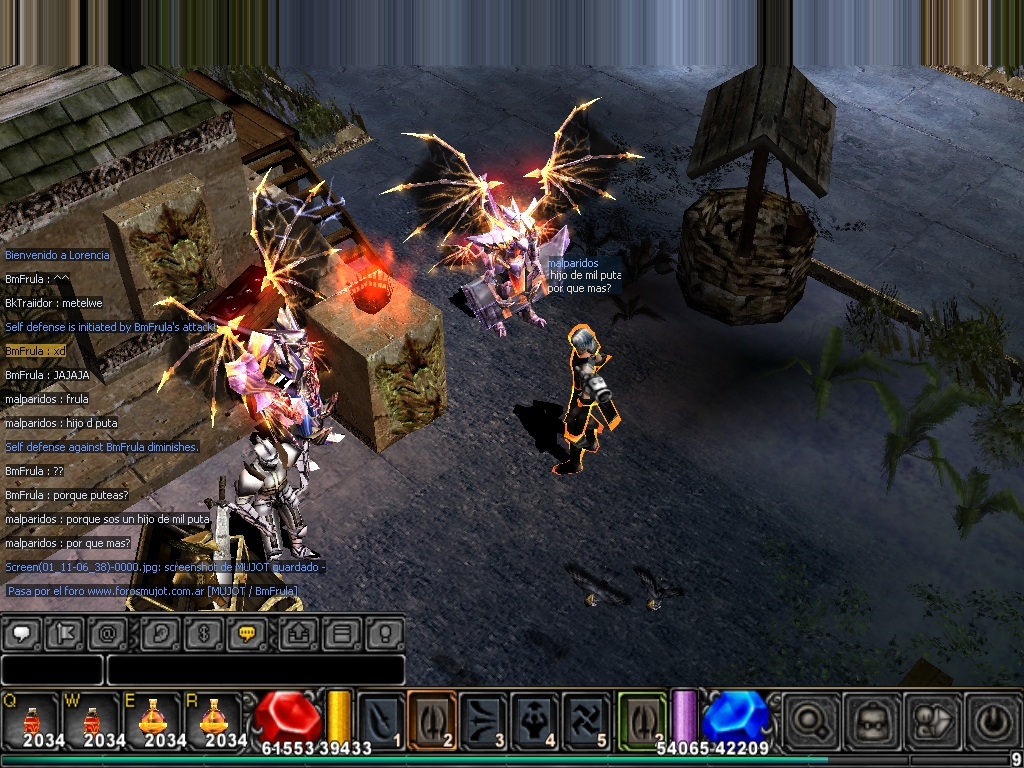The width and height of the screenshot is (1024, 768).
Task: Select the triple arrow skill in slot 3
Action: 485,720
